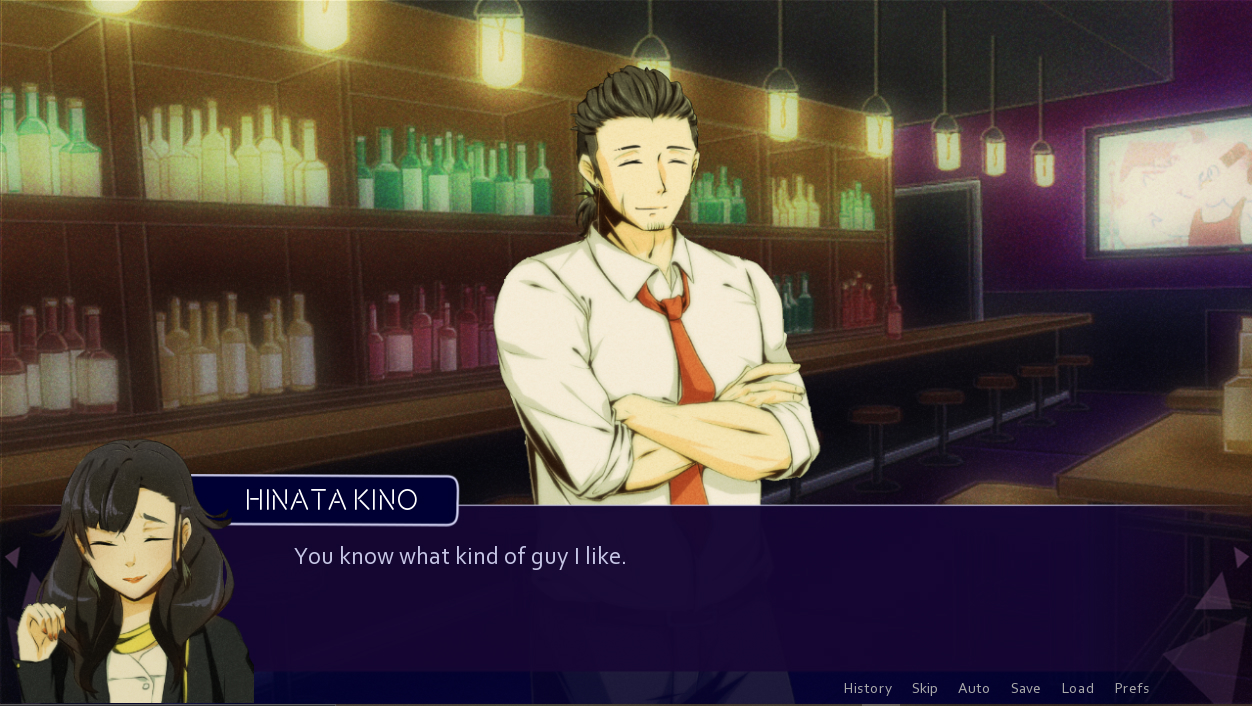Viewport: 1252px width, 706px height.
Task: Skip ahead through the dialogue
Action: [x=924, y=688]
